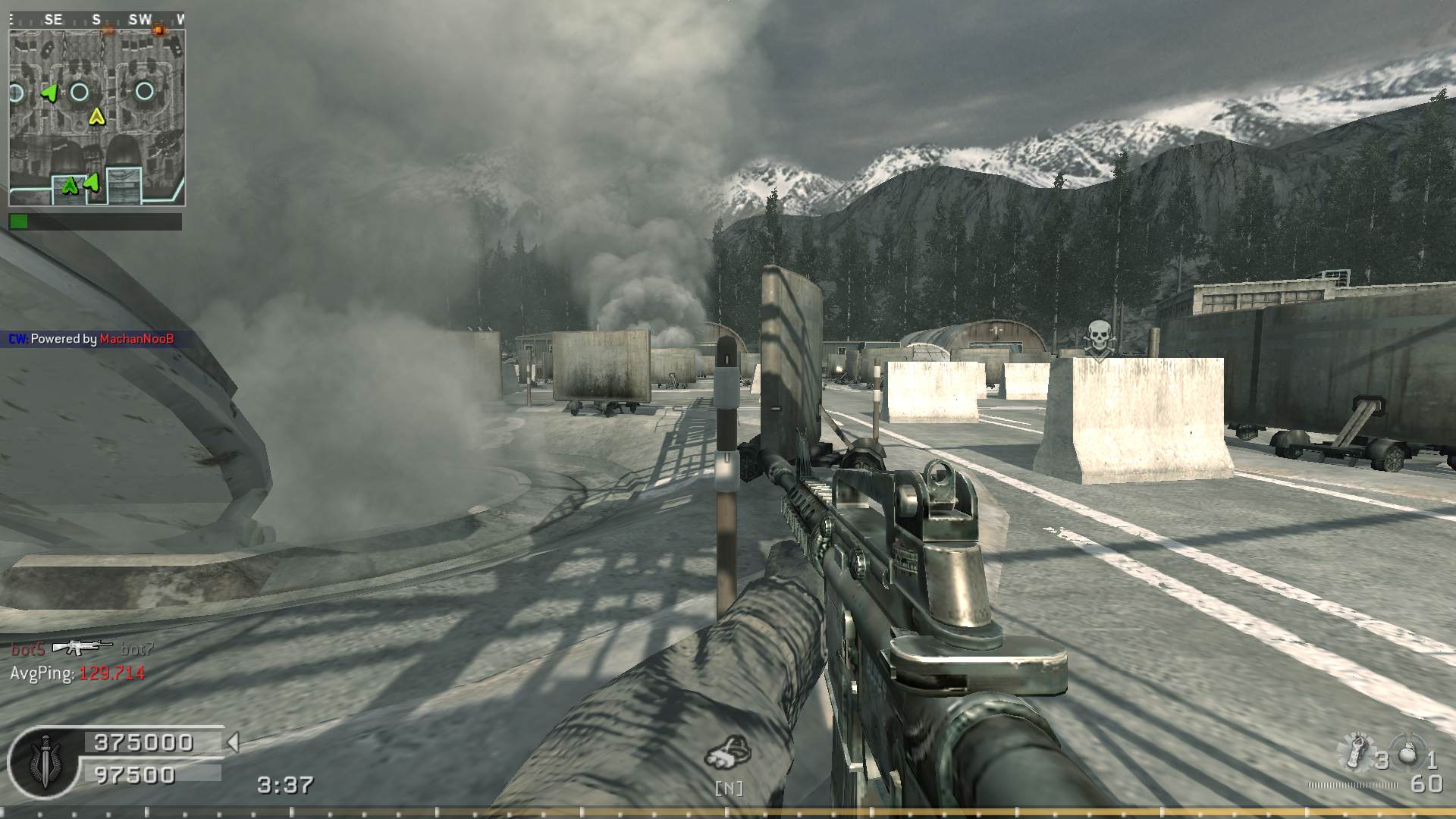
Task: Select the yellow player arrow on minimap
Action: click(x=96, y=117)
